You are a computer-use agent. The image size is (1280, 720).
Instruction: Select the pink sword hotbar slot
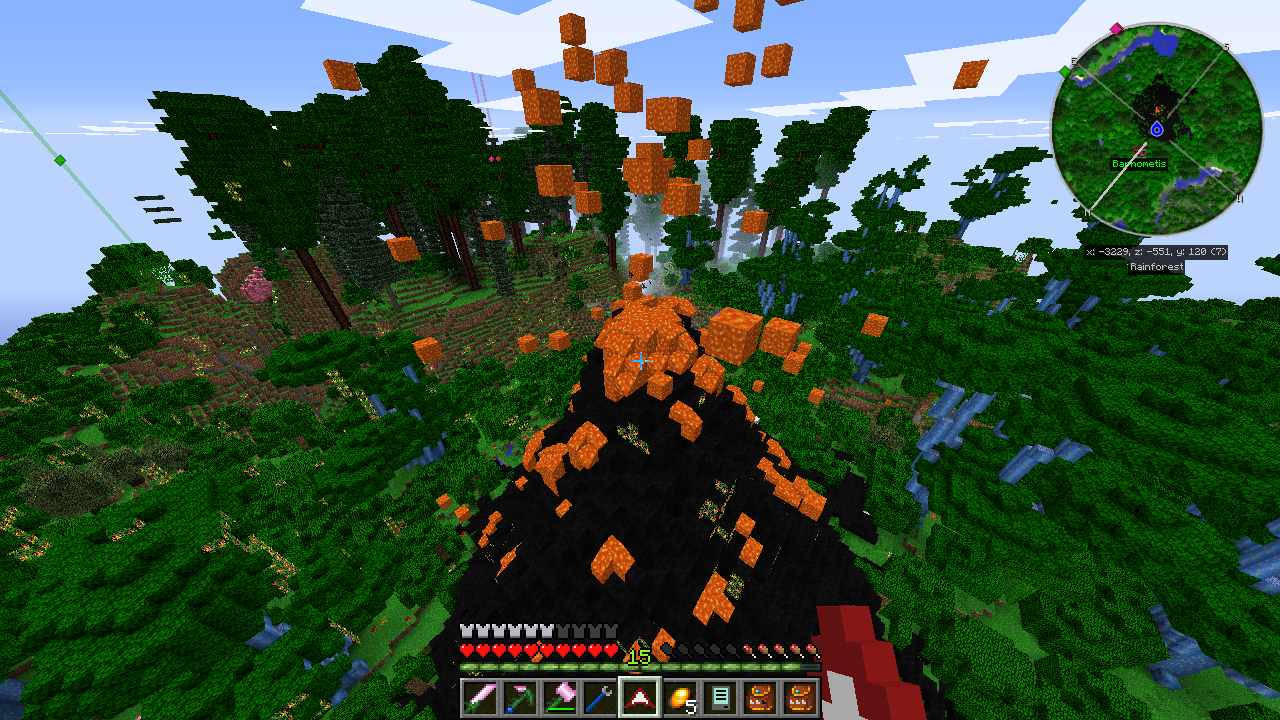[x=478, y=696]
